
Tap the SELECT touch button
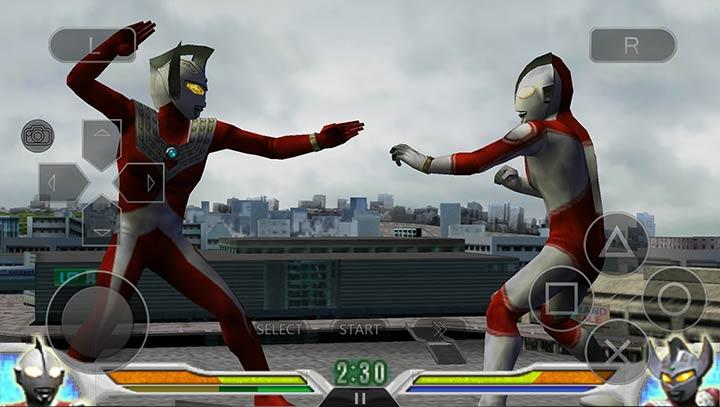(x=279, y=328)
